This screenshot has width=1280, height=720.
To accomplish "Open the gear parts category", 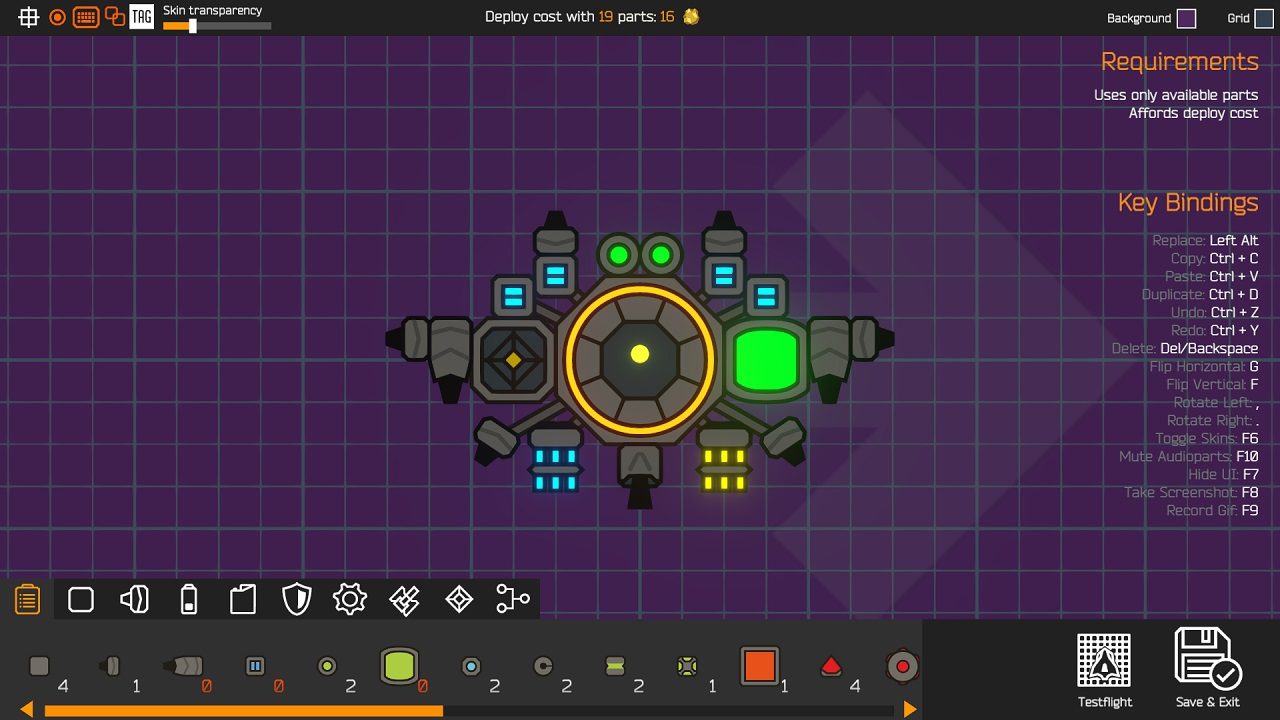I will 350,600.
